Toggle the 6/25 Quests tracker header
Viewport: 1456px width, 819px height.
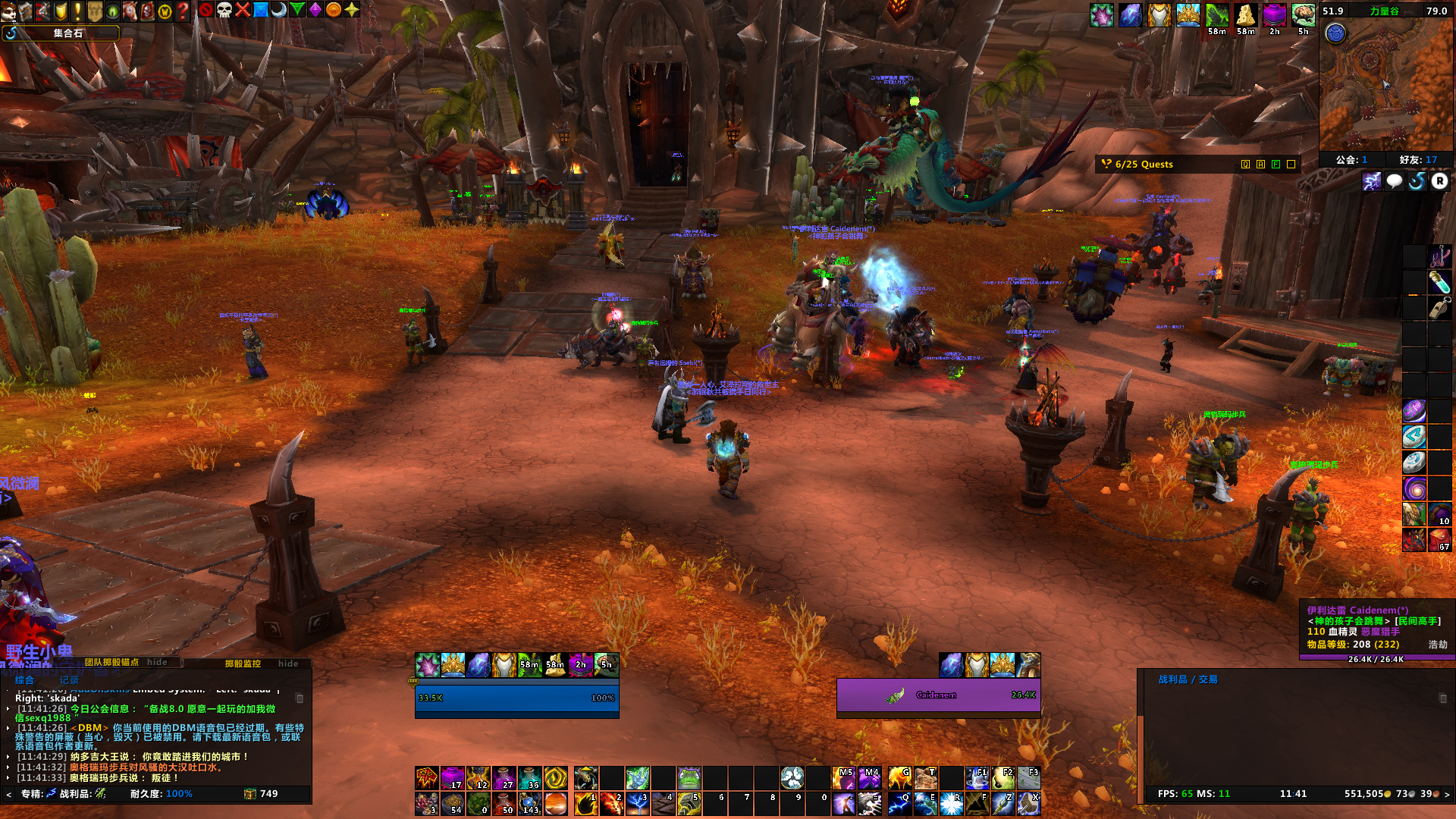[1144, 165]
